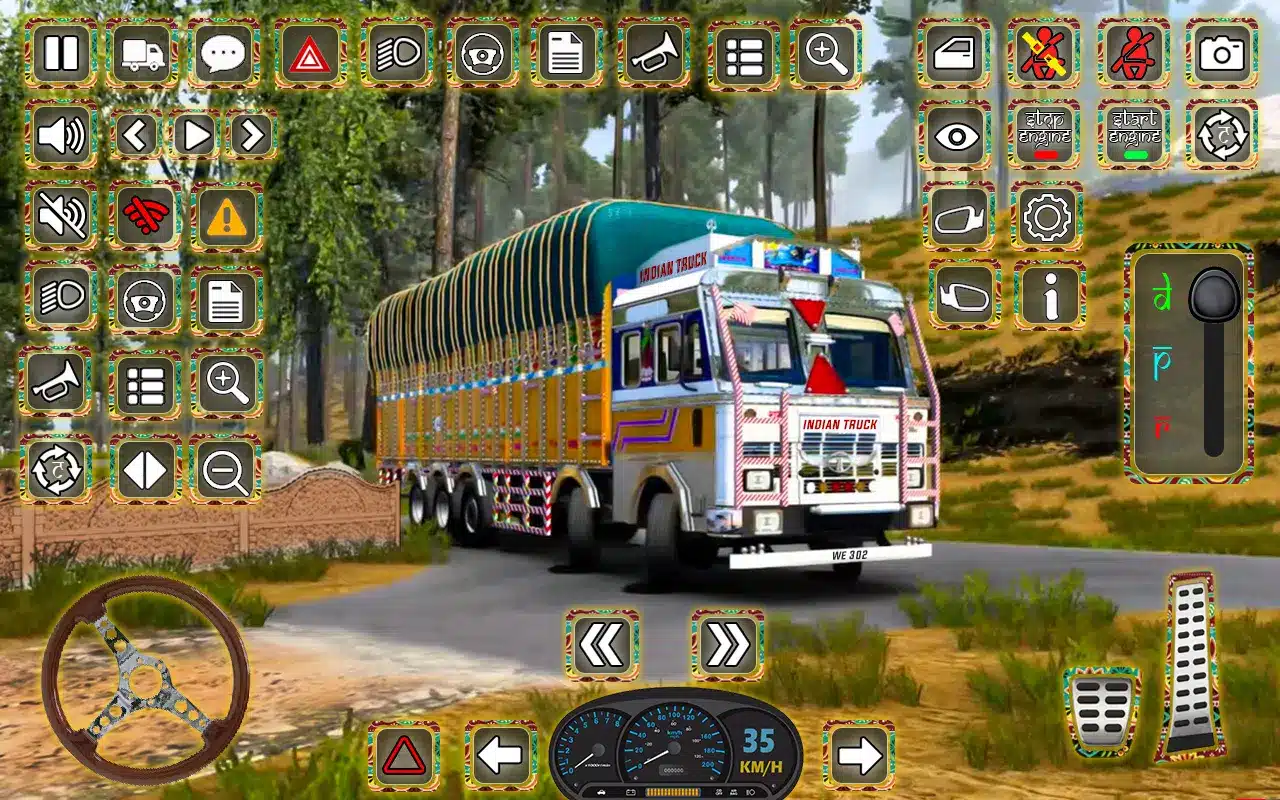Open settings via the gear icon
1280x800 pixels.
click(1046, 215)
